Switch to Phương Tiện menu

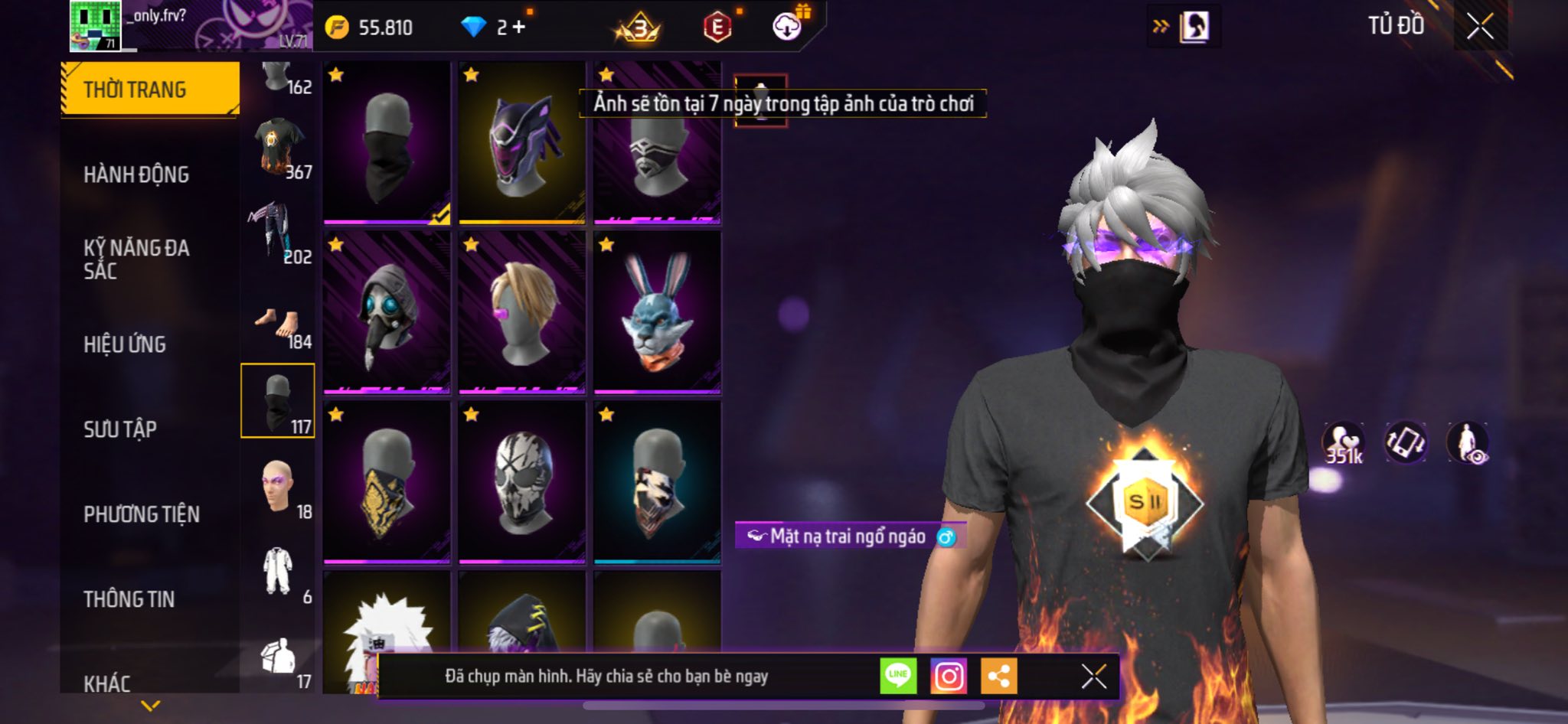pos(142,514)
